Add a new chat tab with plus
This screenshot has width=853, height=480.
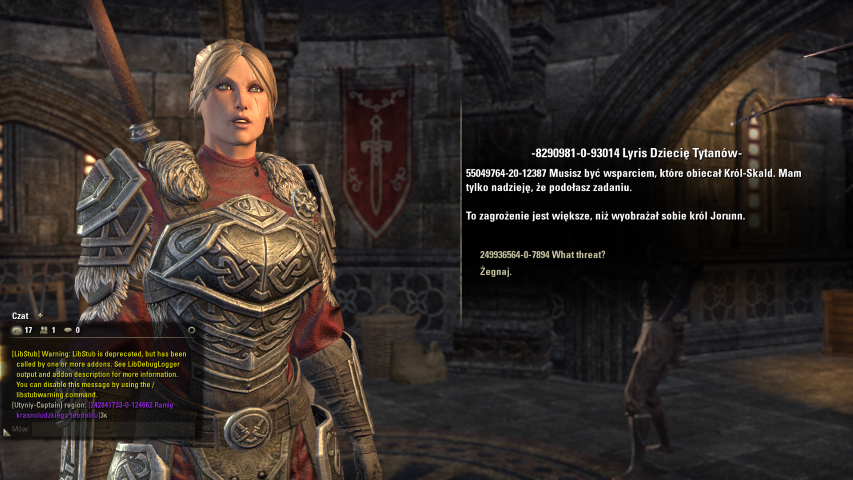click(x=41, y=315)
